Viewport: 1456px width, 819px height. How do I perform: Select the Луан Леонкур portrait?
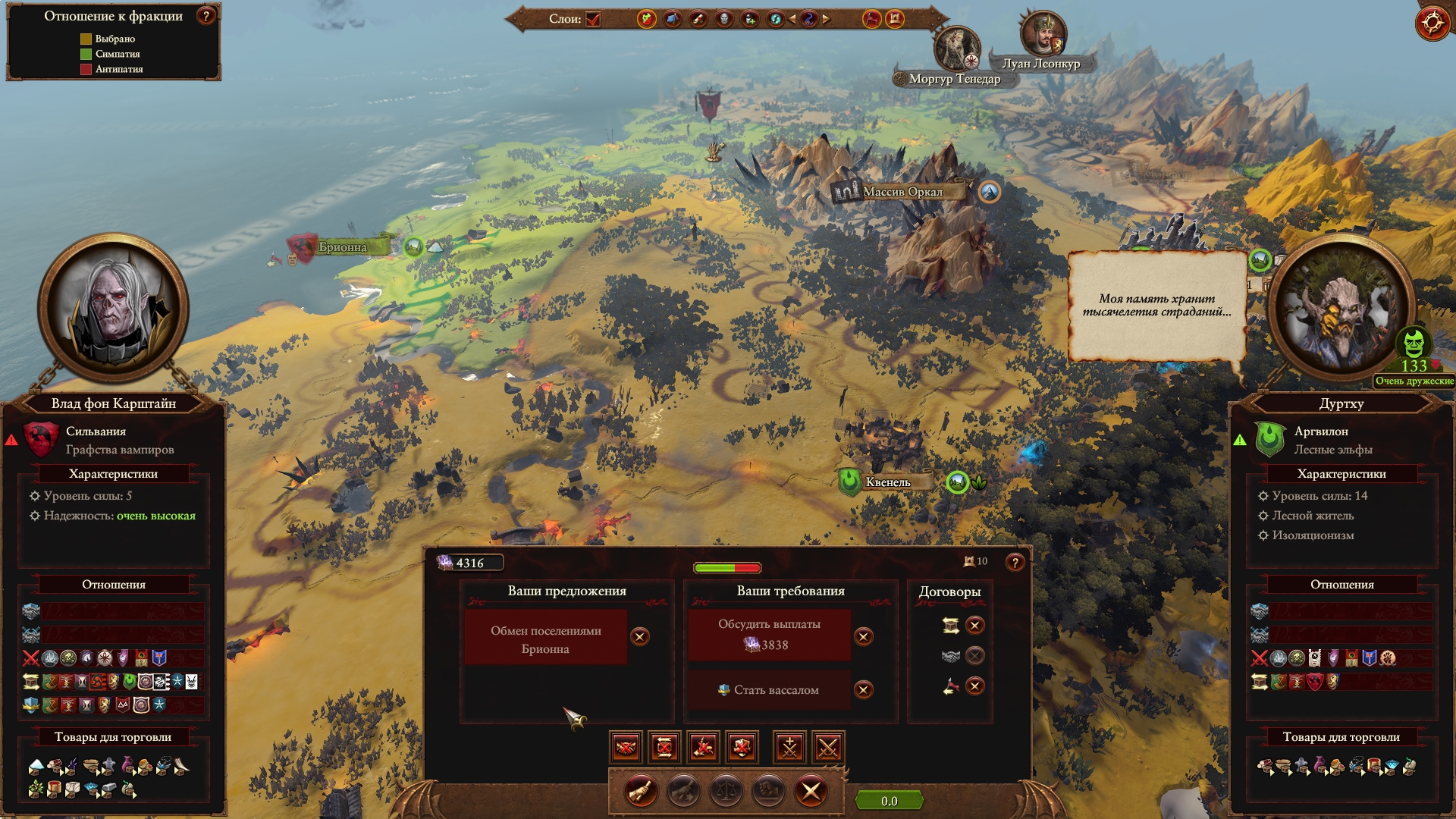coord(1042,33)
